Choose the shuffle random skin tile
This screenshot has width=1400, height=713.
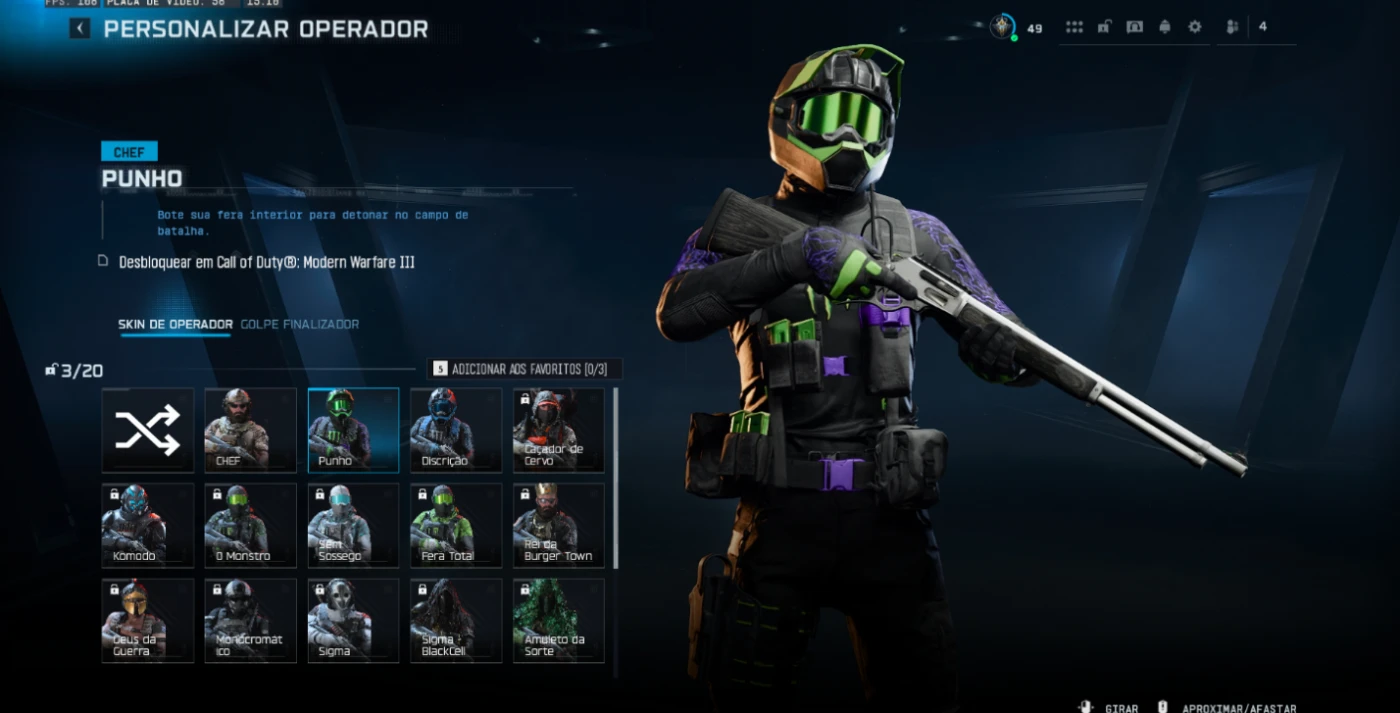[x=148, y=430]
